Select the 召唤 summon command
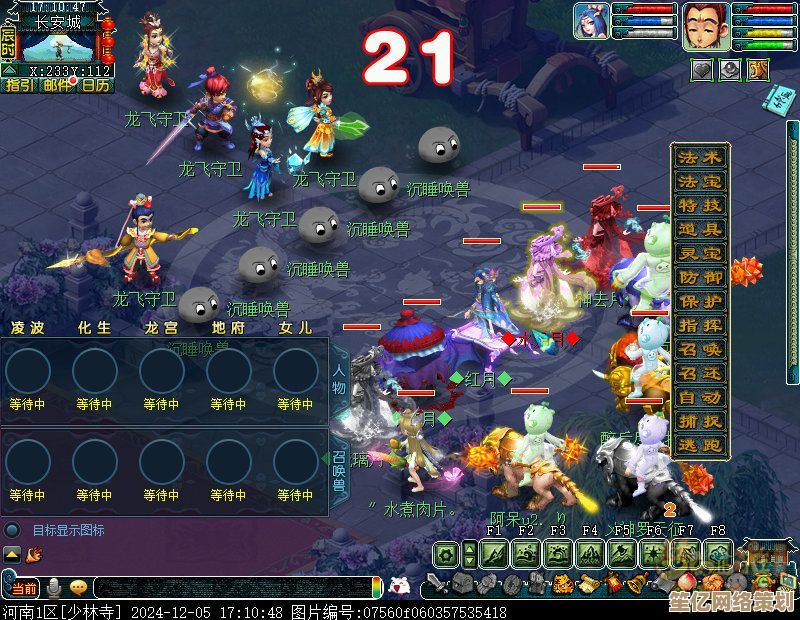This screenshot has width=800, height=620. 699,349
